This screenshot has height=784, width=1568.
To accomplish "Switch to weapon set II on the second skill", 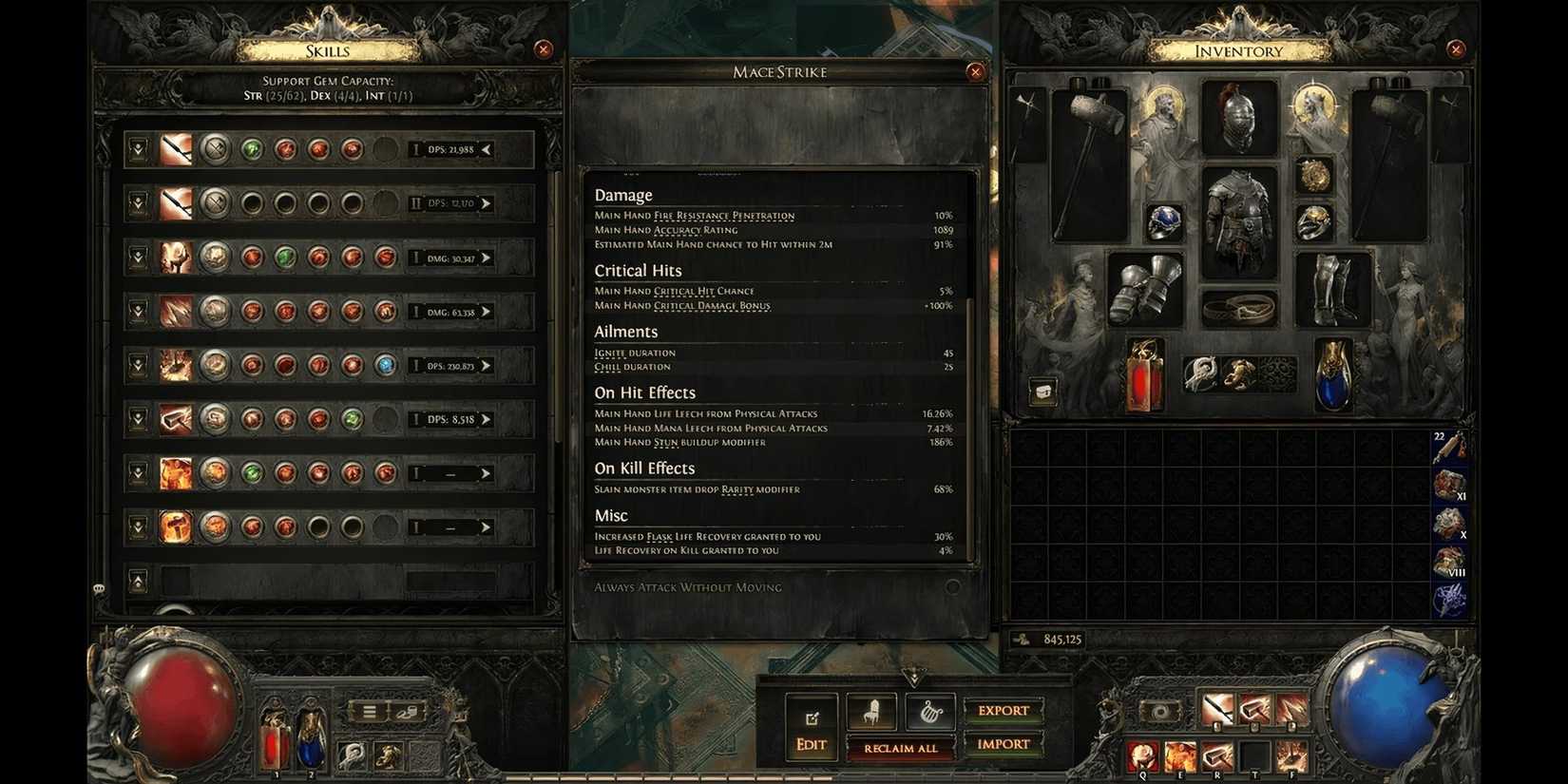I will click(x=415, y=203).
